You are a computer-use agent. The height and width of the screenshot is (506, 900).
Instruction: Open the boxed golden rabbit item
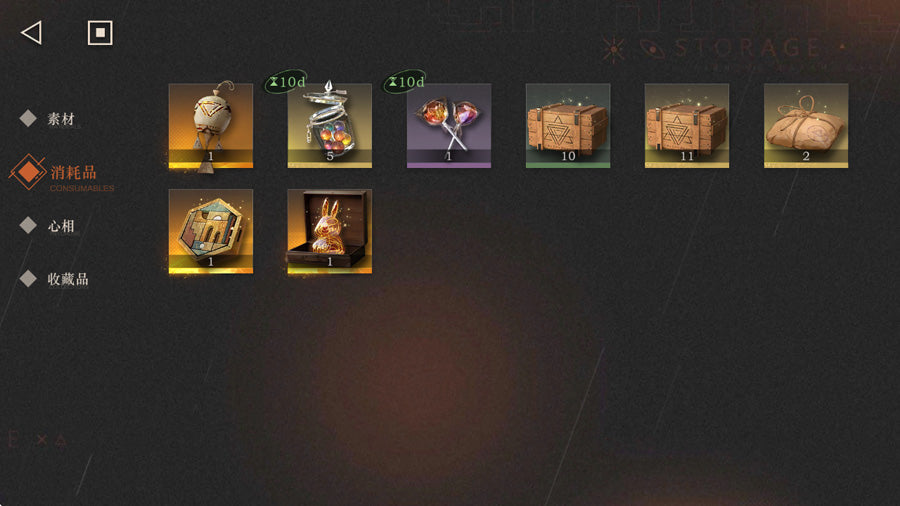[x=329, y=231]
